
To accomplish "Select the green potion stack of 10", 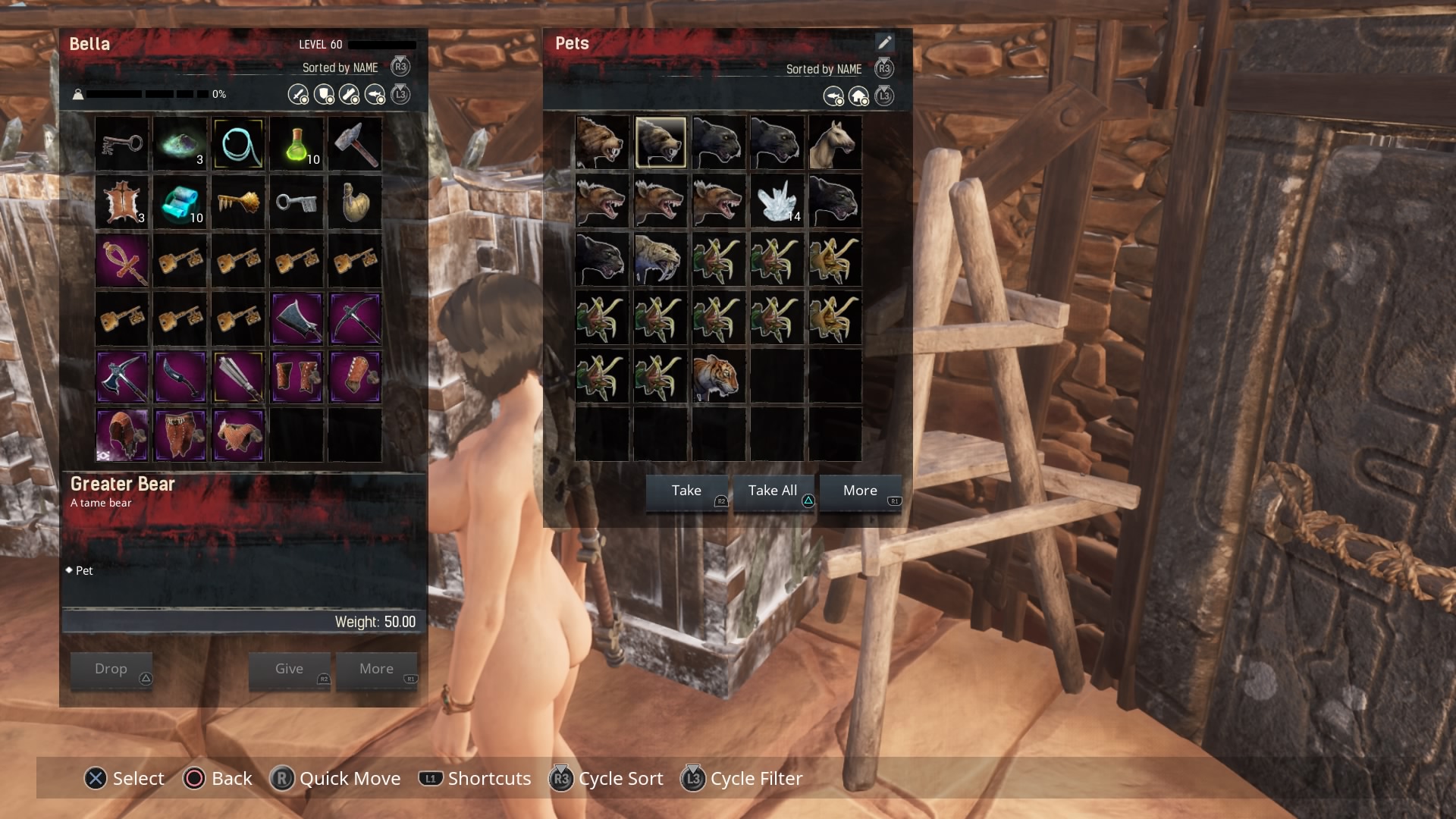I will (x=297, y=143).
